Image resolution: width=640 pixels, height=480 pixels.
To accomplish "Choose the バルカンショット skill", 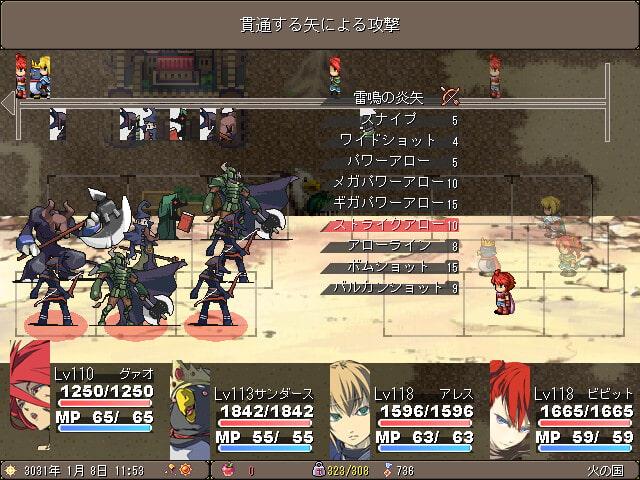I will (x=390, y=288).
